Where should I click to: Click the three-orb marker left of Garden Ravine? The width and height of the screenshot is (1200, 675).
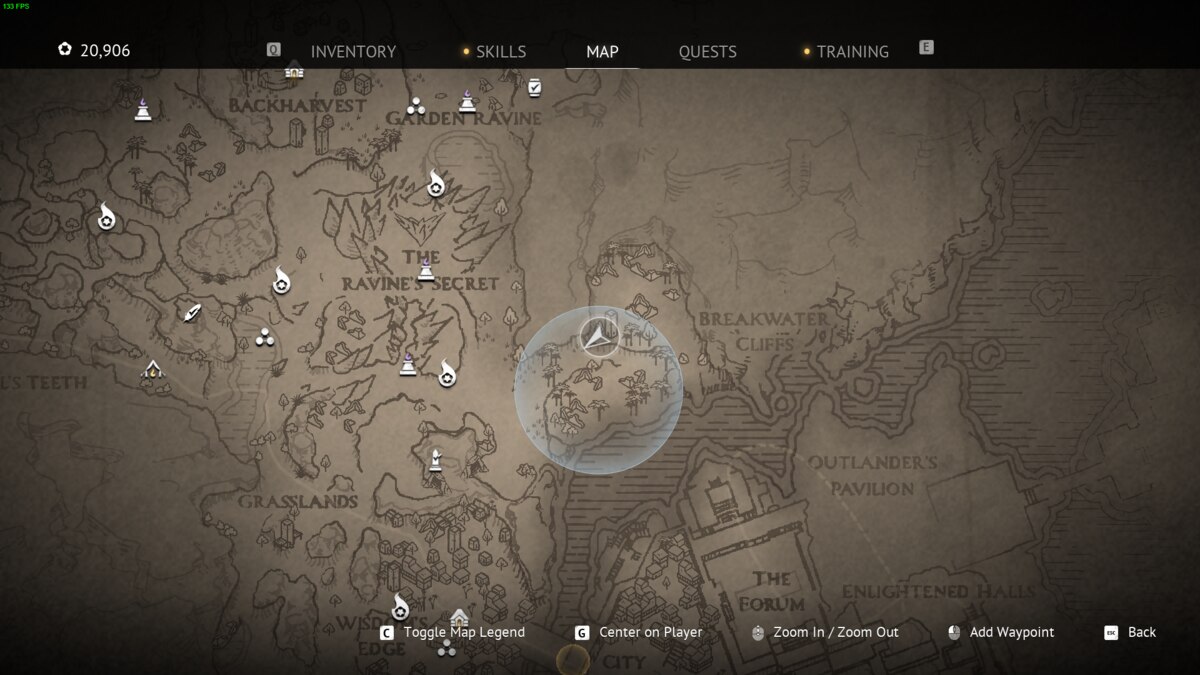(416, 106)
